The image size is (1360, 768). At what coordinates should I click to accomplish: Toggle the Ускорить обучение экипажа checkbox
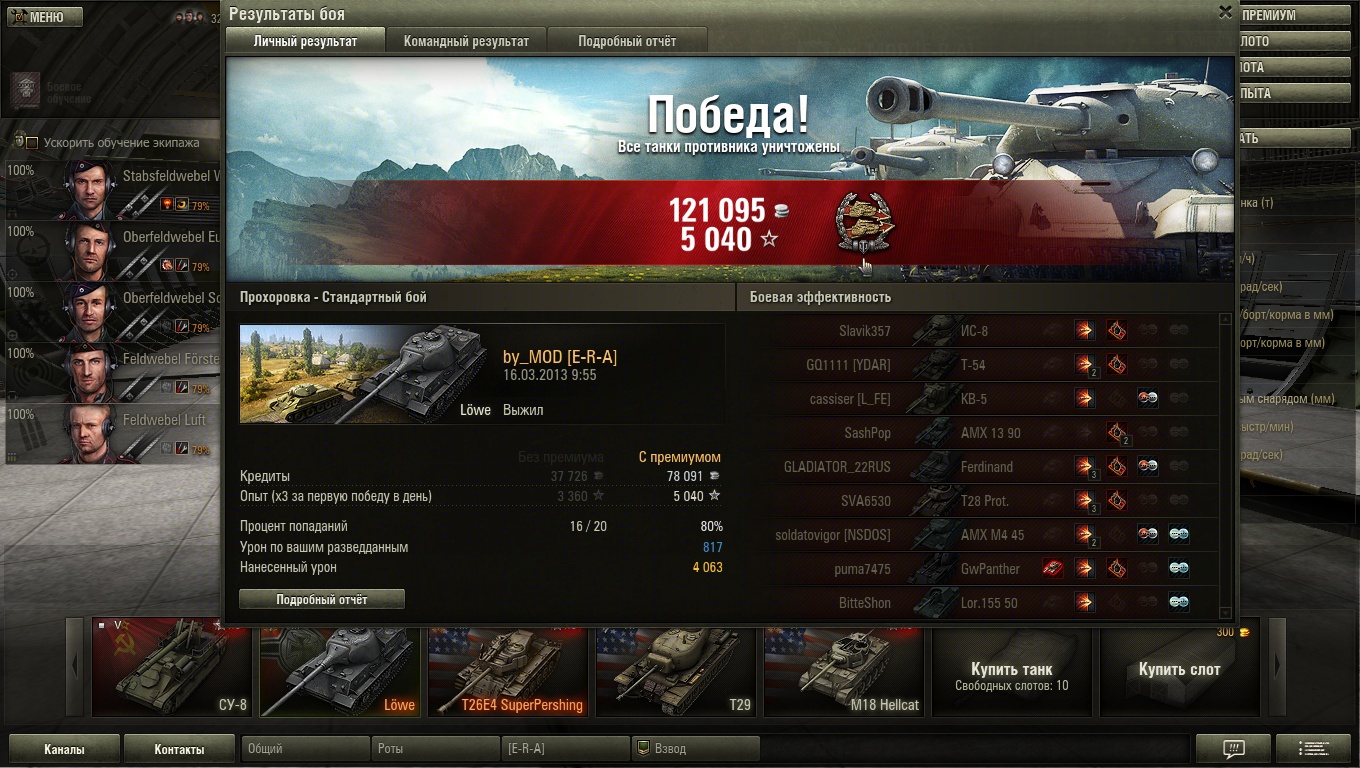pyautogui.click(x=32, y=142)
